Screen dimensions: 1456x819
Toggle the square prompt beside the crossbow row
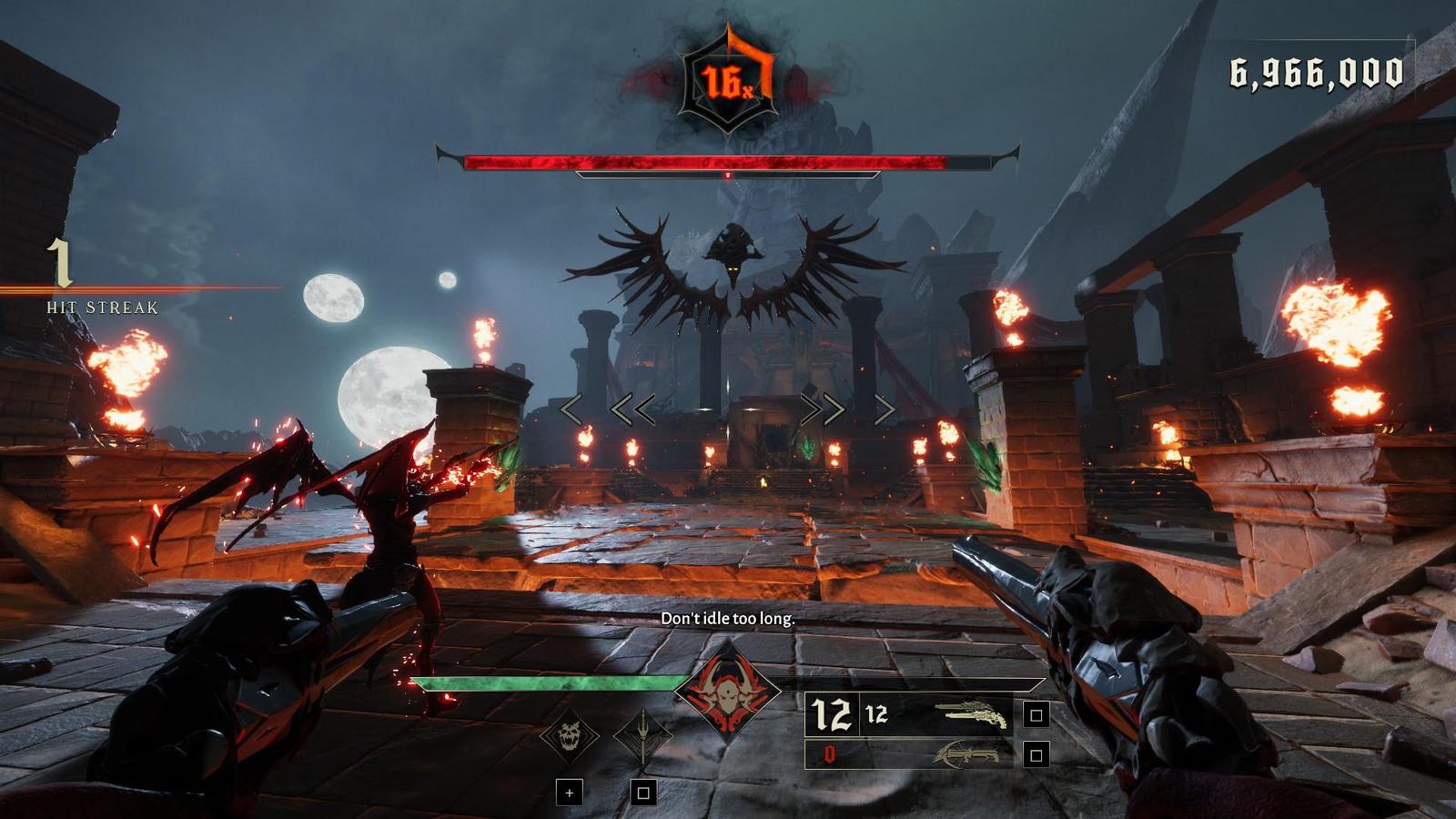point(1036,754)
